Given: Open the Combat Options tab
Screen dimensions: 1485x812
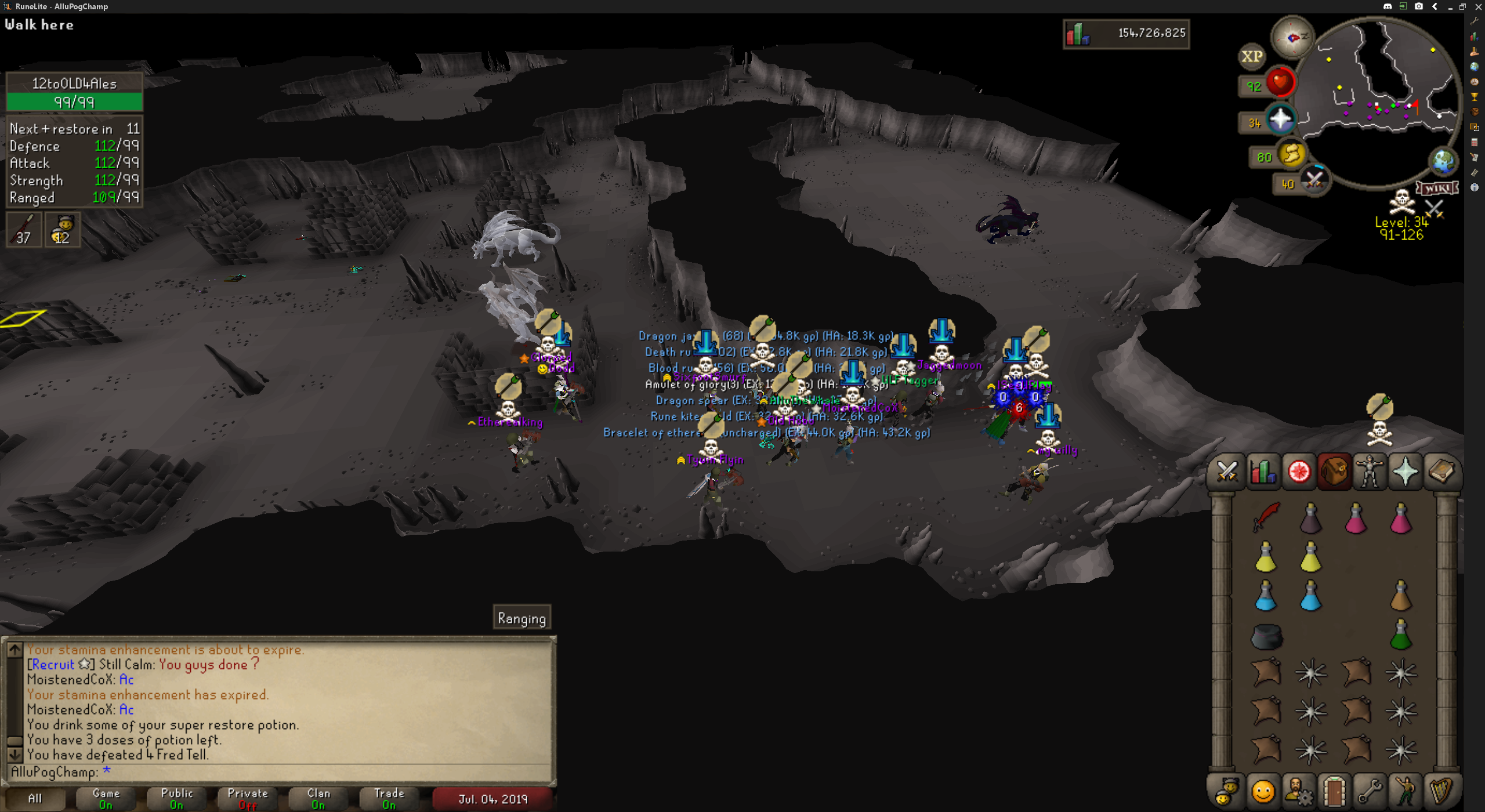Looking at the screenshot, I should (1227, 472).
